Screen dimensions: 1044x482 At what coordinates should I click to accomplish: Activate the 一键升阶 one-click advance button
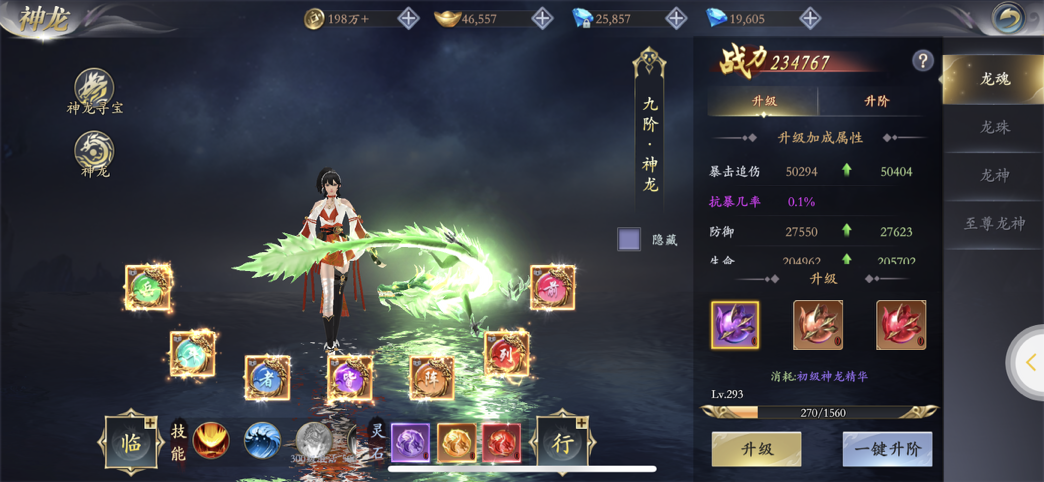(887, 449)
